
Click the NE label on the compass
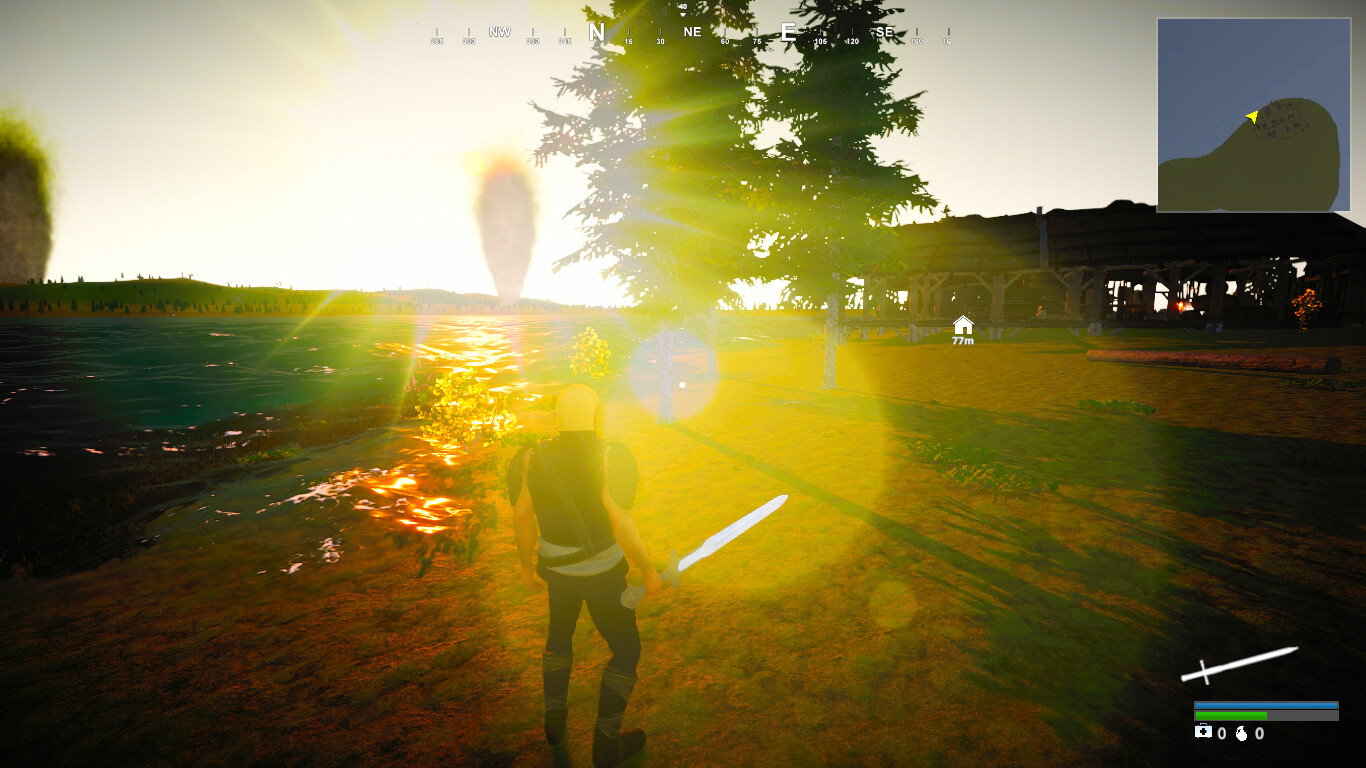point(693,31)
